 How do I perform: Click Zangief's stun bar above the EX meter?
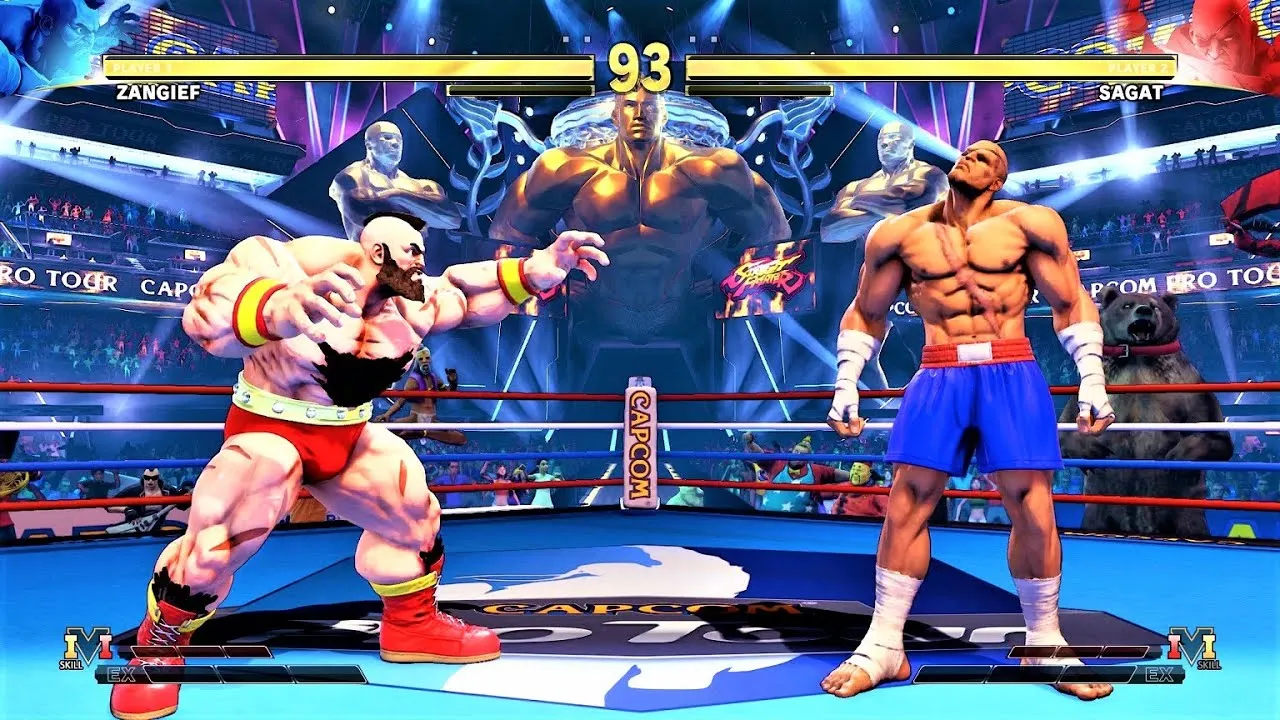point(200,650)
